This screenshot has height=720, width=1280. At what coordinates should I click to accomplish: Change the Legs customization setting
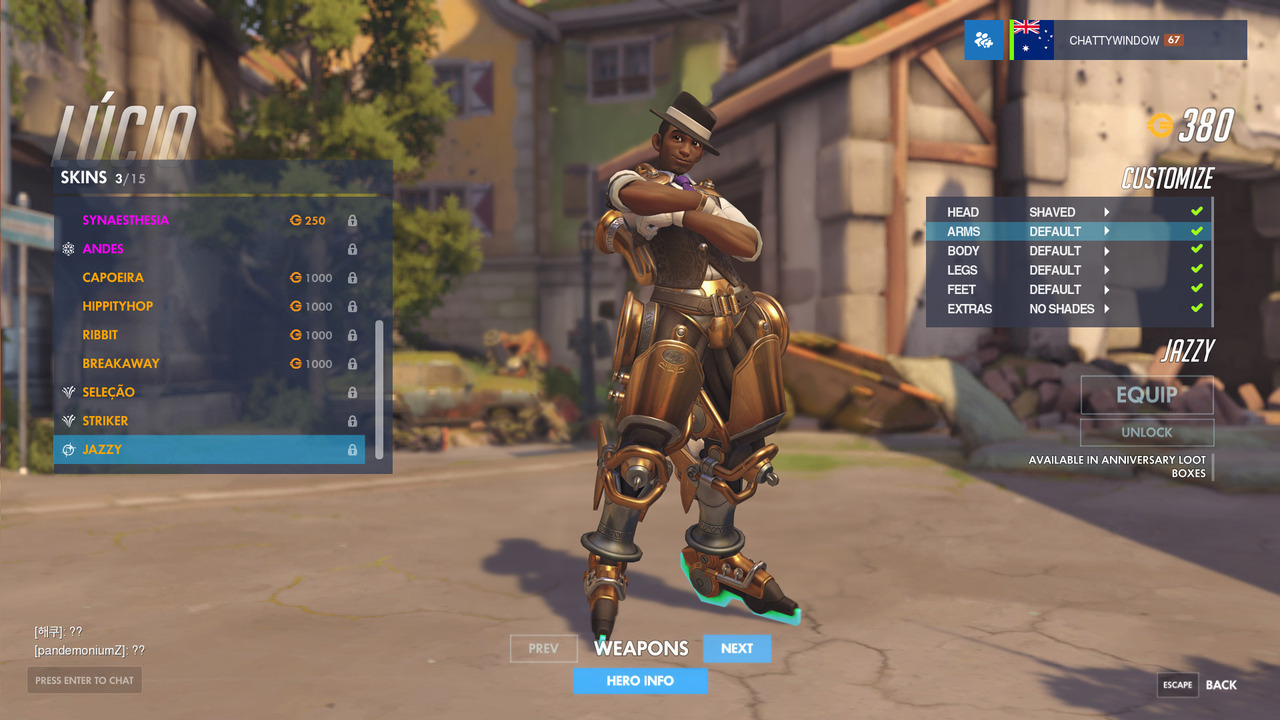1068,270
